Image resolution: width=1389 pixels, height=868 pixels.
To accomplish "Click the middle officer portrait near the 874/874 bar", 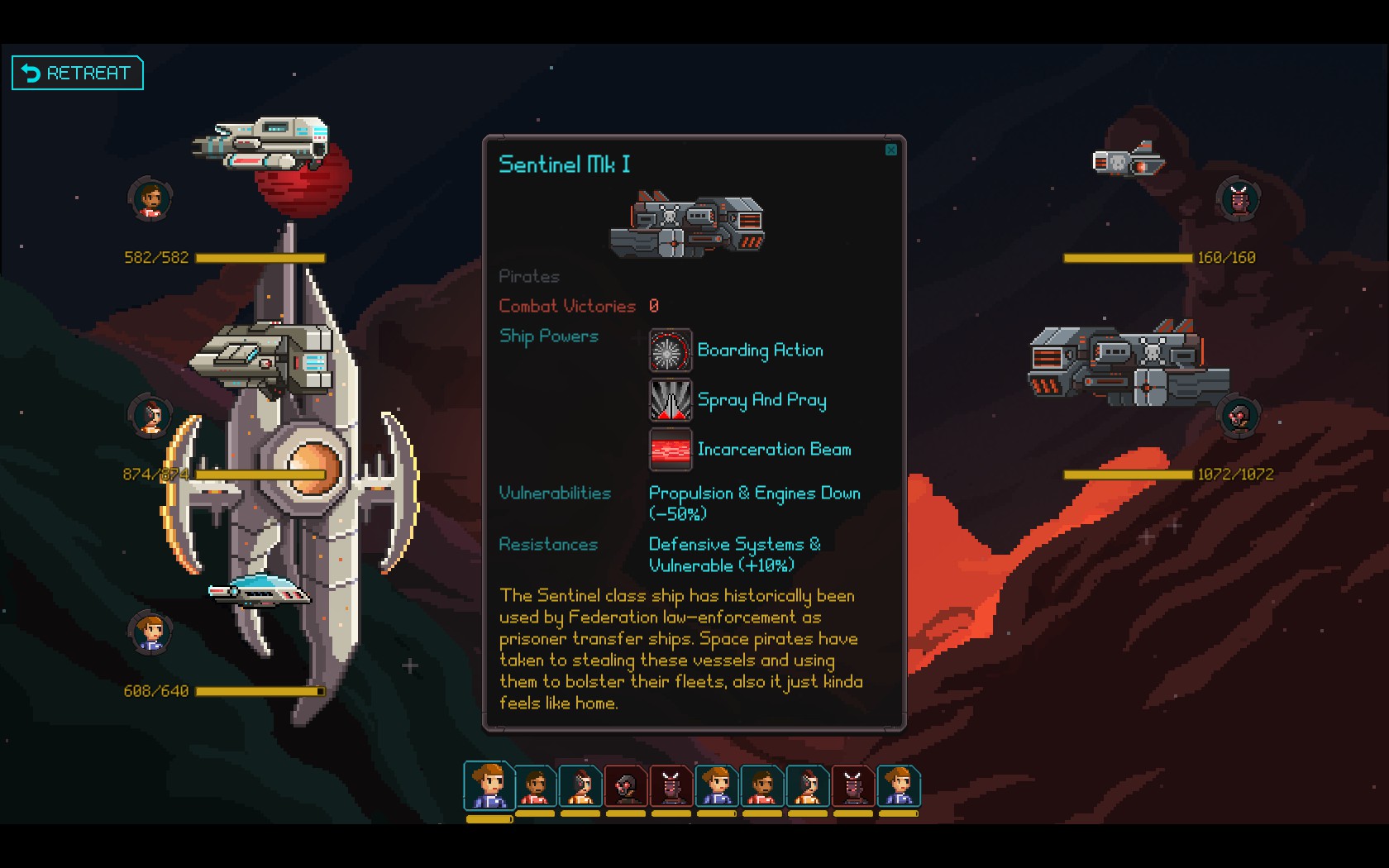I will (x=149, y=416).
